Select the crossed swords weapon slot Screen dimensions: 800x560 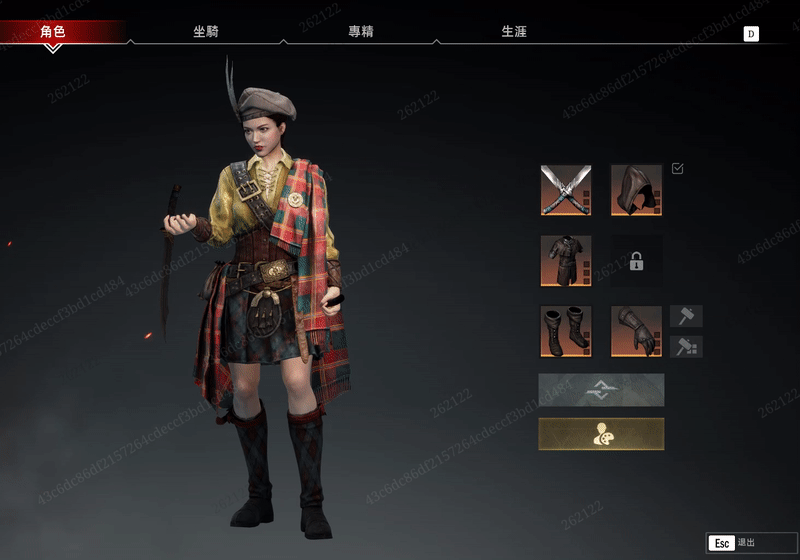pos(566,190)
